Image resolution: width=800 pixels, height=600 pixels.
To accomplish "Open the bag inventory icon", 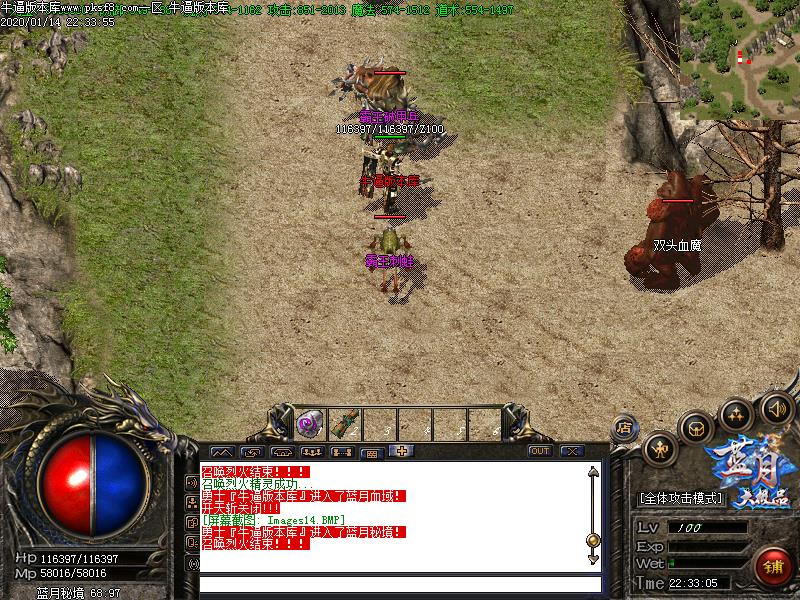I will [x=696, y=428].
